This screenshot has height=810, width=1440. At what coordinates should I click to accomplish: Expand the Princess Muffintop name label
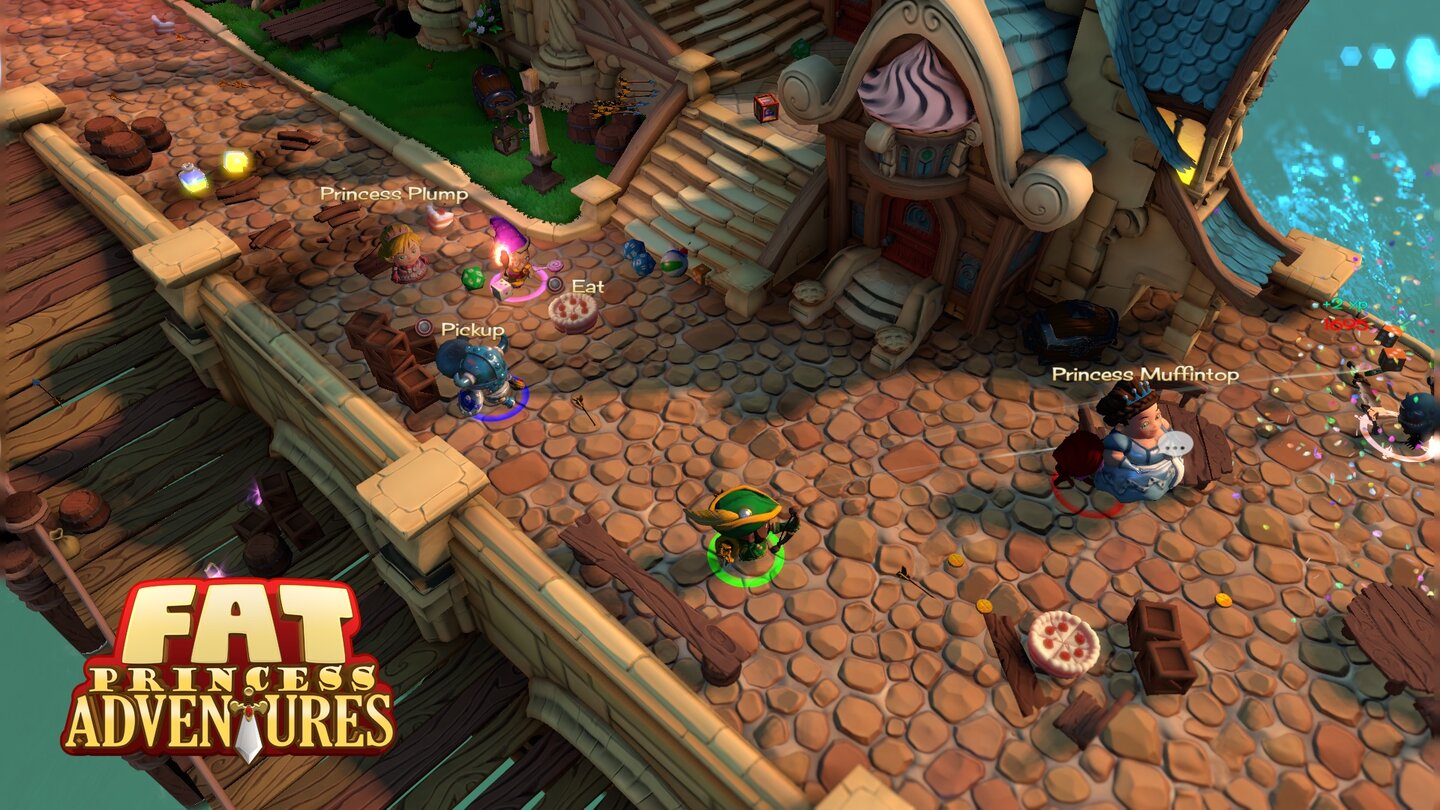(x=1145, y=375)
